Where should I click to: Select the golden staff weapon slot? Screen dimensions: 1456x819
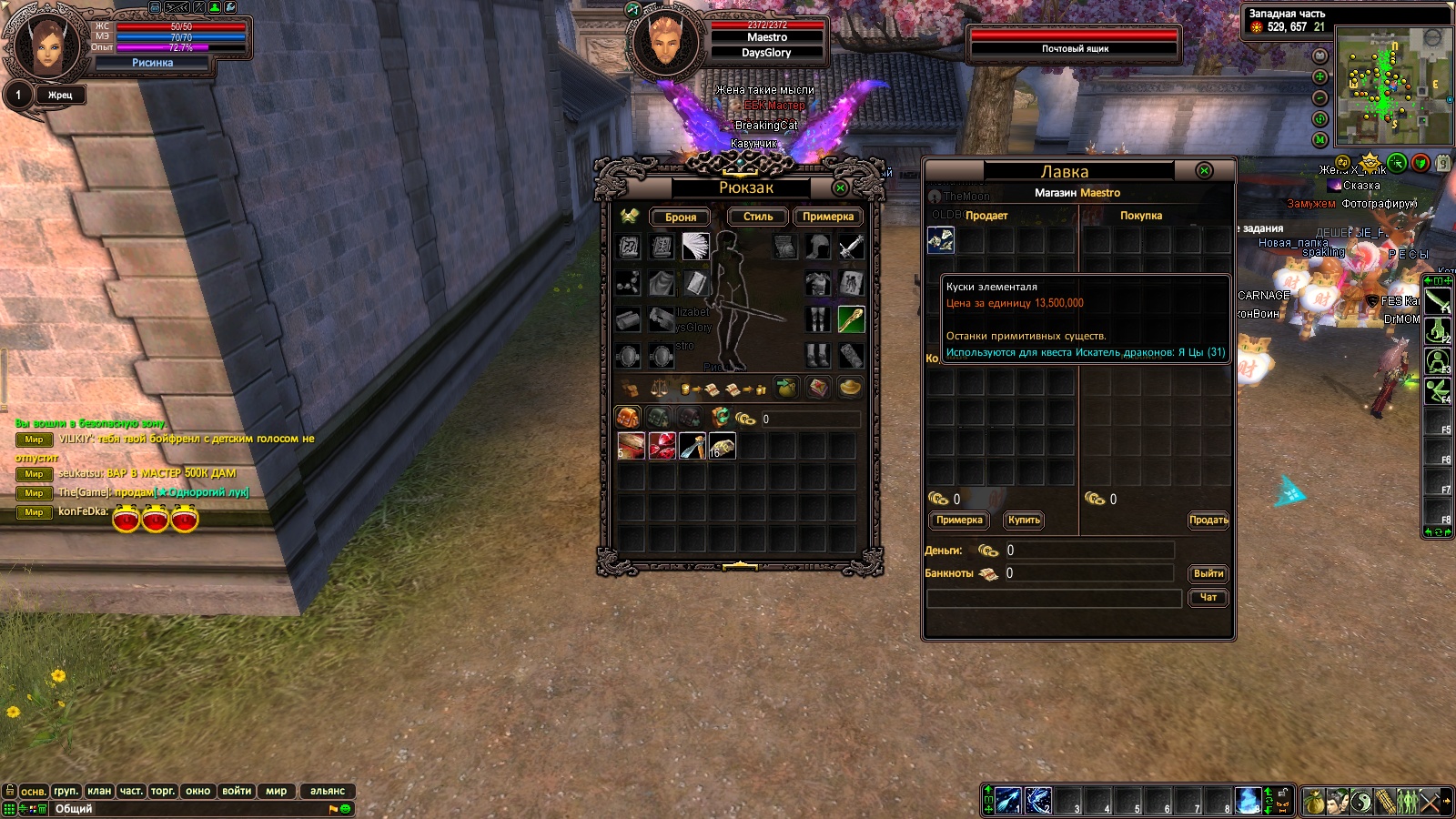851,319
